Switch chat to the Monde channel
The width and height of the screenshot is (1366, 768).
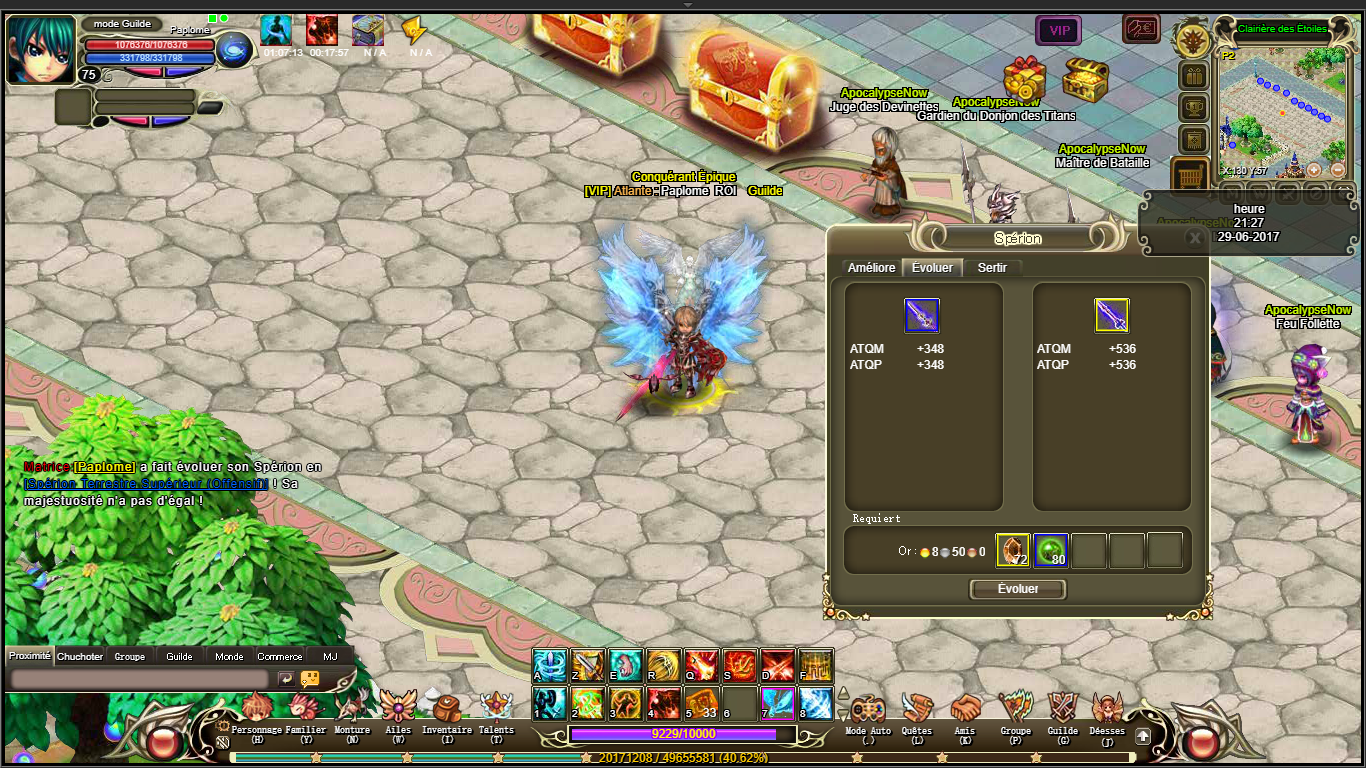(x=229, y=656)
